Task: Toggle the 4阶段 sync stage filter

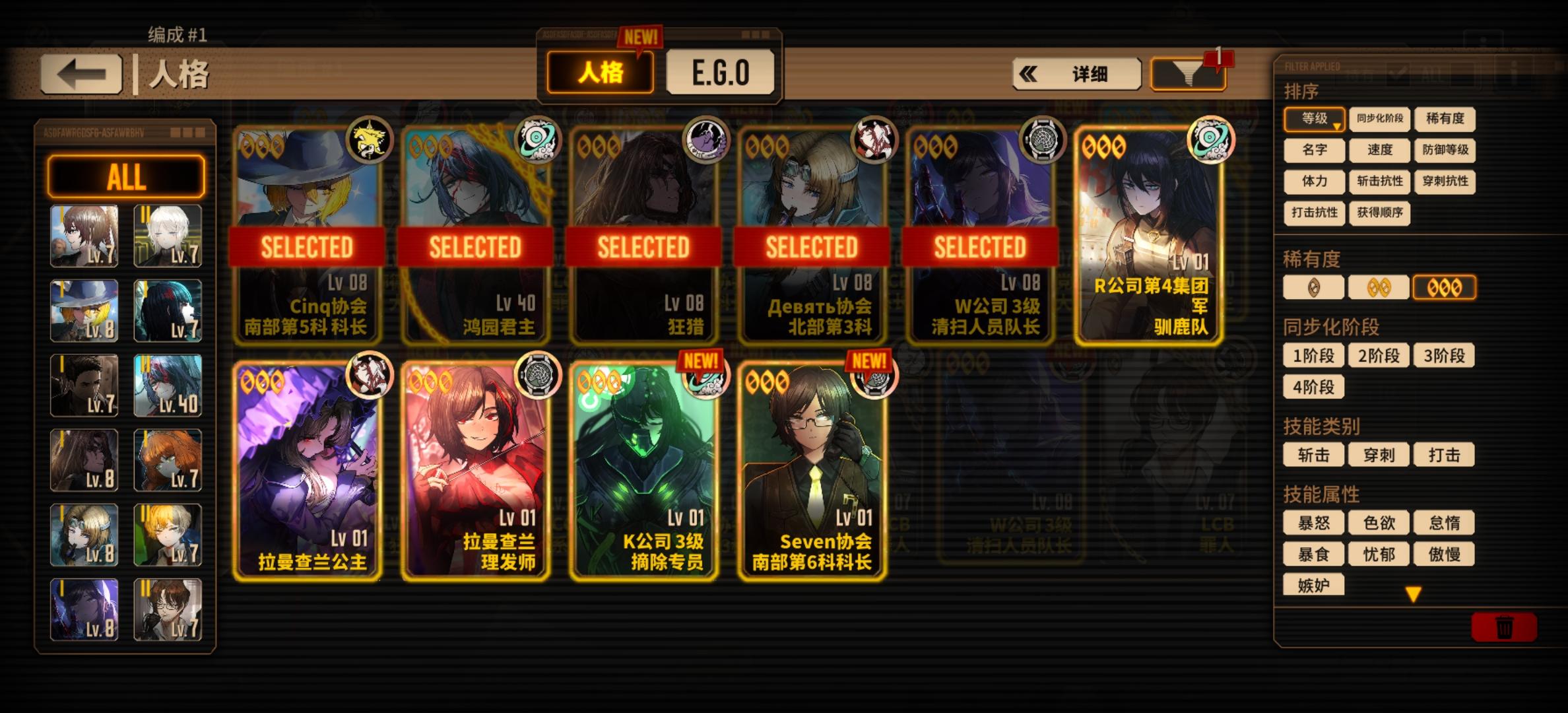Action: pos(1313,386)
